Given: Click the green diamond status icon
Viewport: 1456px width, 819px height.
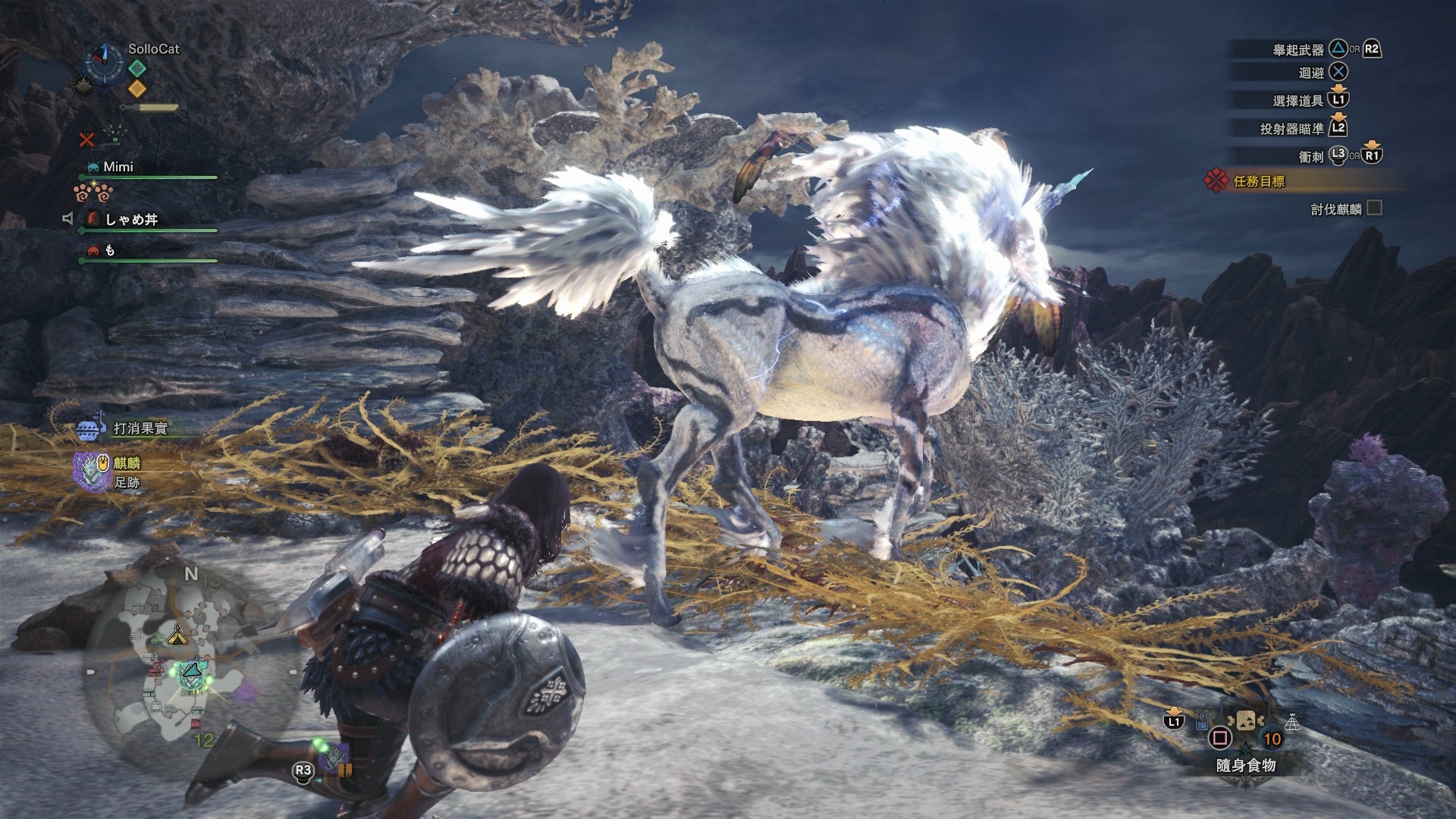Looking at the screenshot, I should (x=136, y=68).
